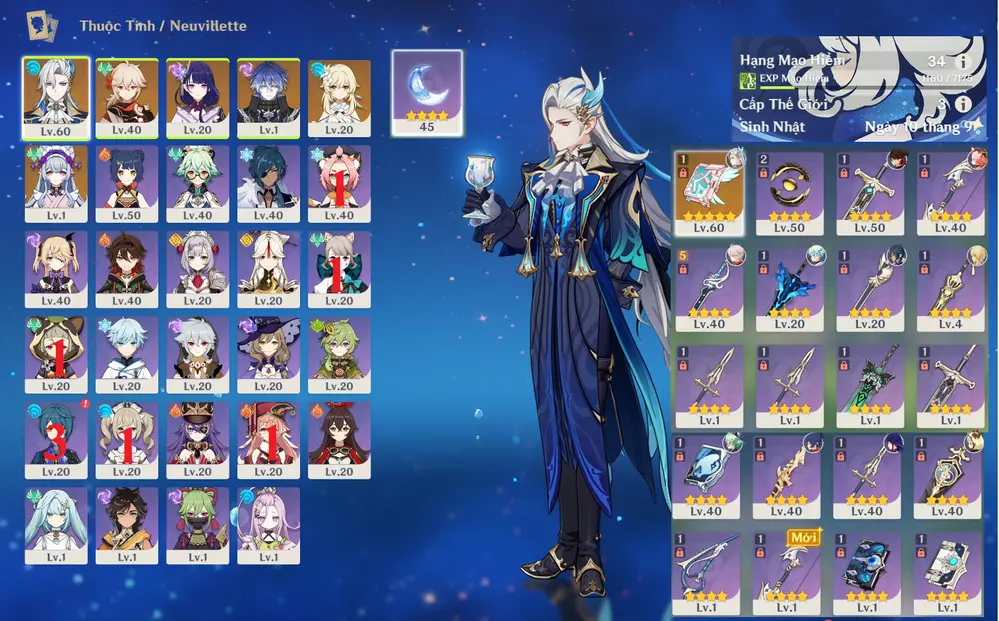The width and height of the screenshot is (999, 621).
Task: Select Kaeya's eyepatch portrait
Action: point(269,182)
